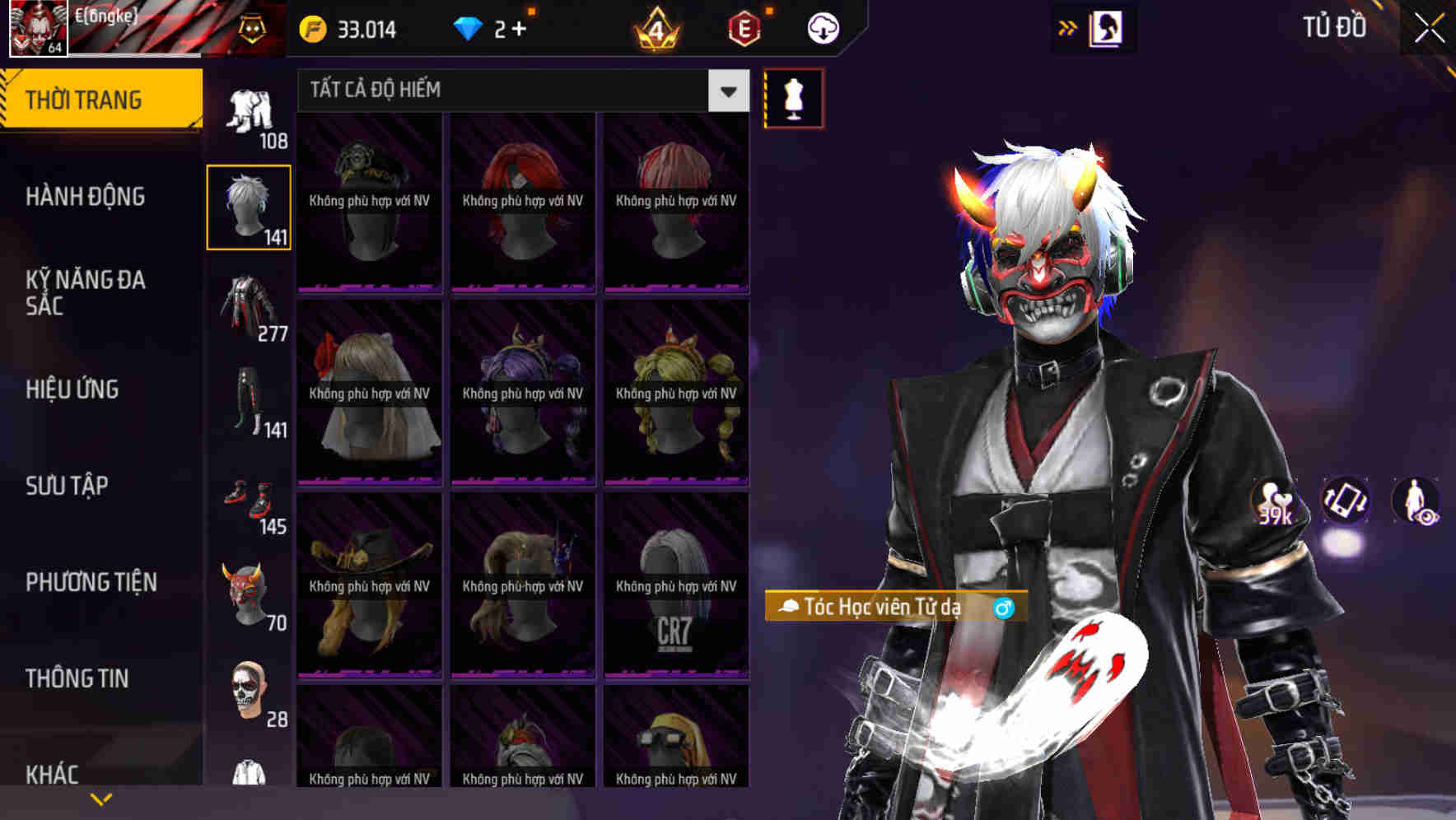This screenshot has height=820, width=1456.
Task: Collapse the top bar with the double-arrow chevron
Action: click(1068, 27)
